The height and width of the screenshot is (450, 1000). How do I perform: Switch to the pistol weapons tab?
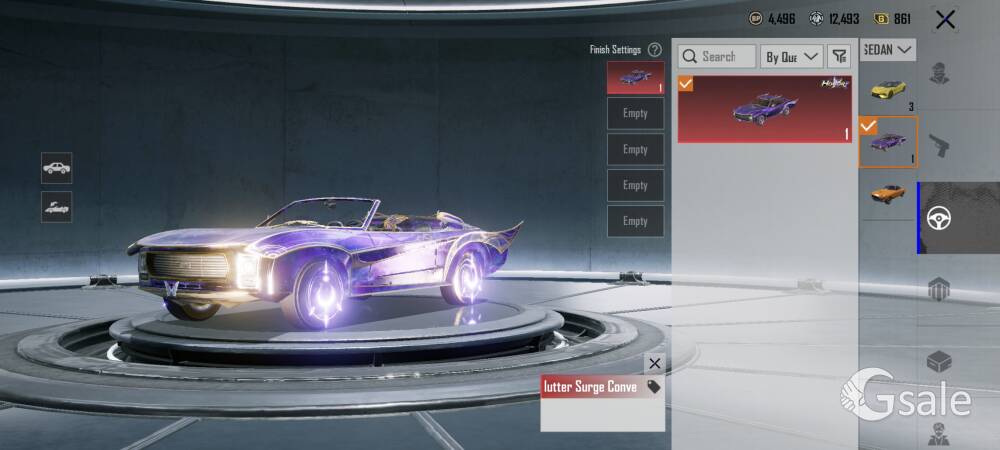click(x=938, y=146)
